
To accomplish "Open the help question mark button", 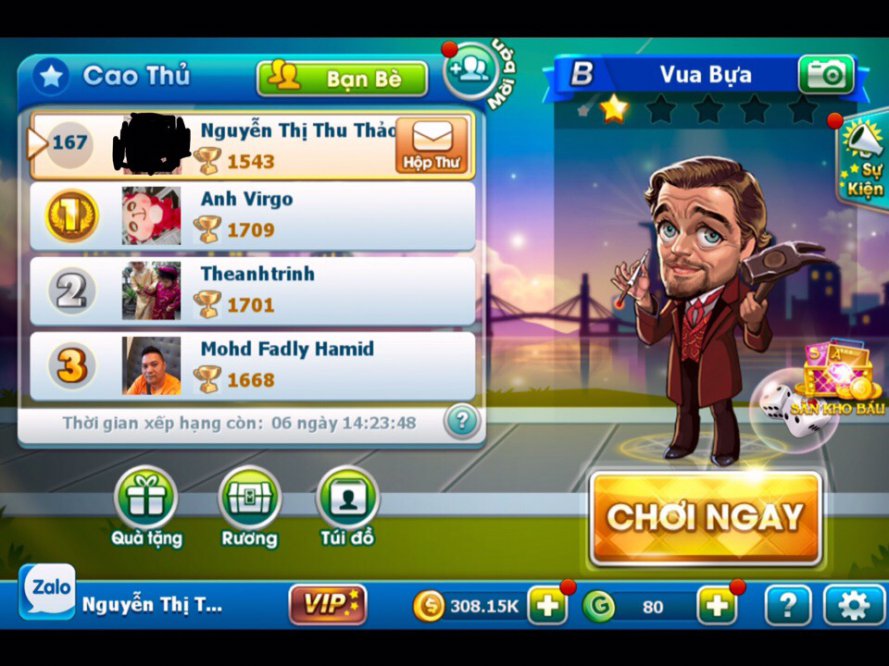I will [x=787, y=605].
